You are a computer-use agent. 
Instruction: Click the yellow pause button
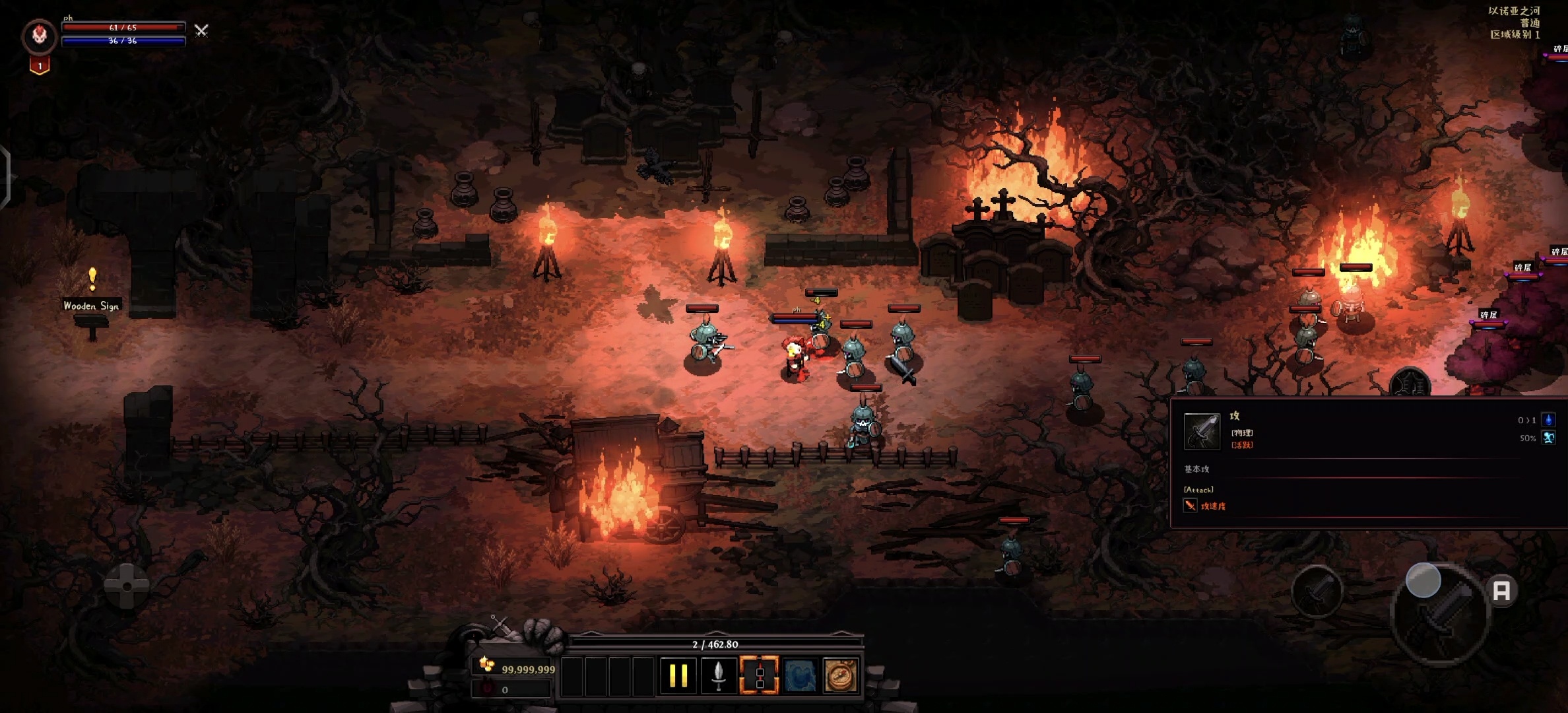(678, 675)
